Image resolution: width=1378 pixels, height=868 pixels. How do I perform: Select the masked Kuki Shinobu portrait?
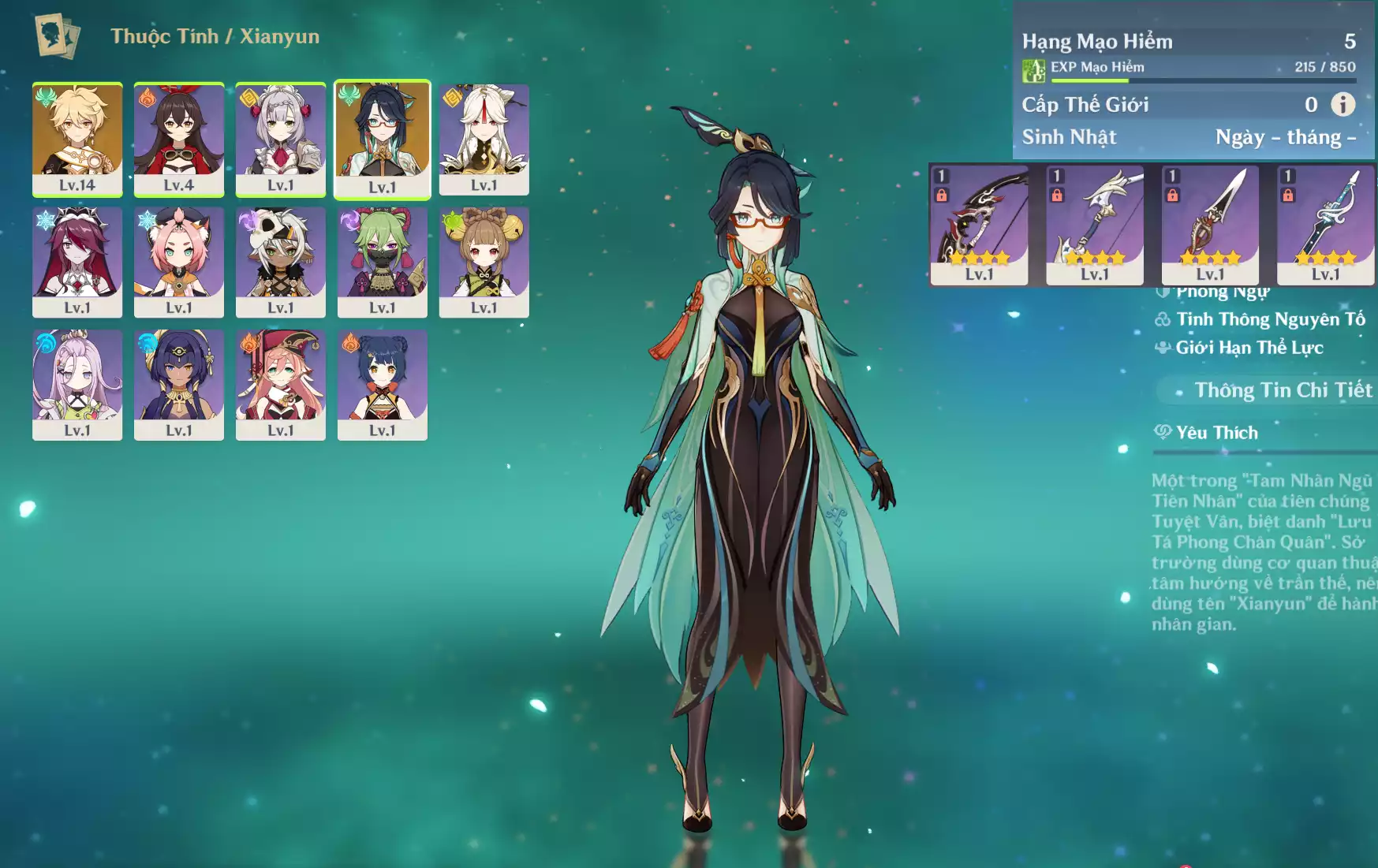[383, 262]
